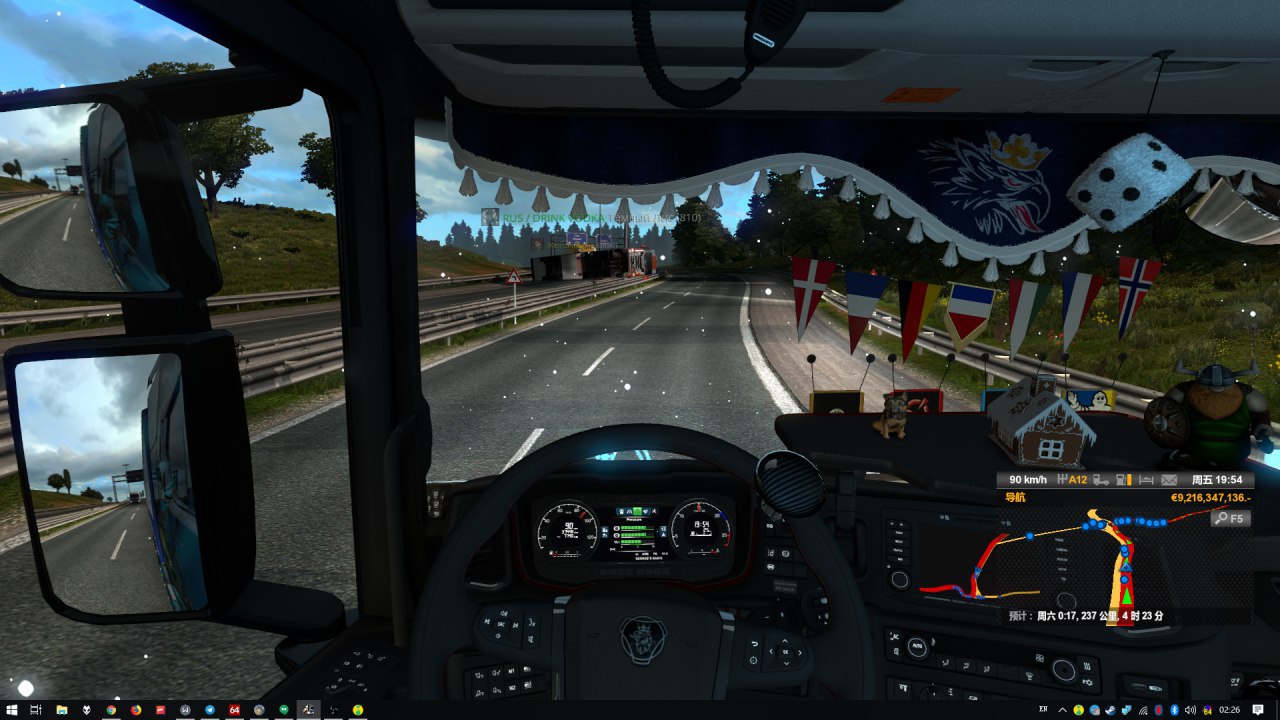Click the fuel pump icon in route advisor
Viewport: 1280px width, 720px height.
(x=1122, y=480)
